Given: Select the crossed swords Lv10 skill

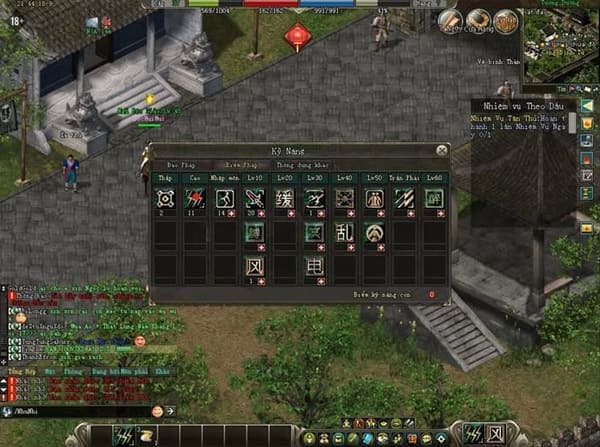Looking at the screenshot, I should pos(254,199).
